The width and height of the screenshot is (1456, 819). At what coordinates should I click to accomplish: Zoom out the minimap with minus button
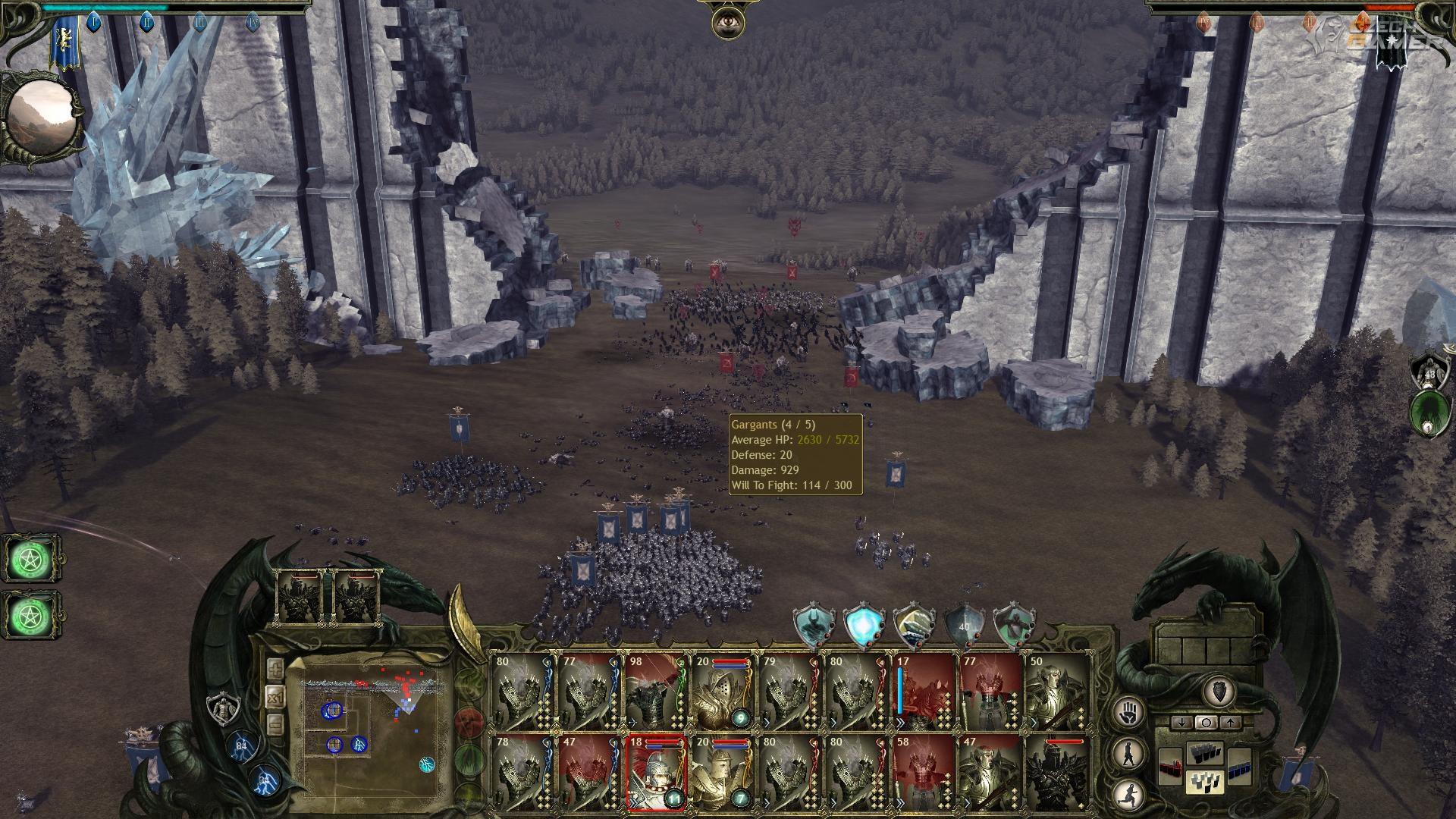(x=275, y=726)
